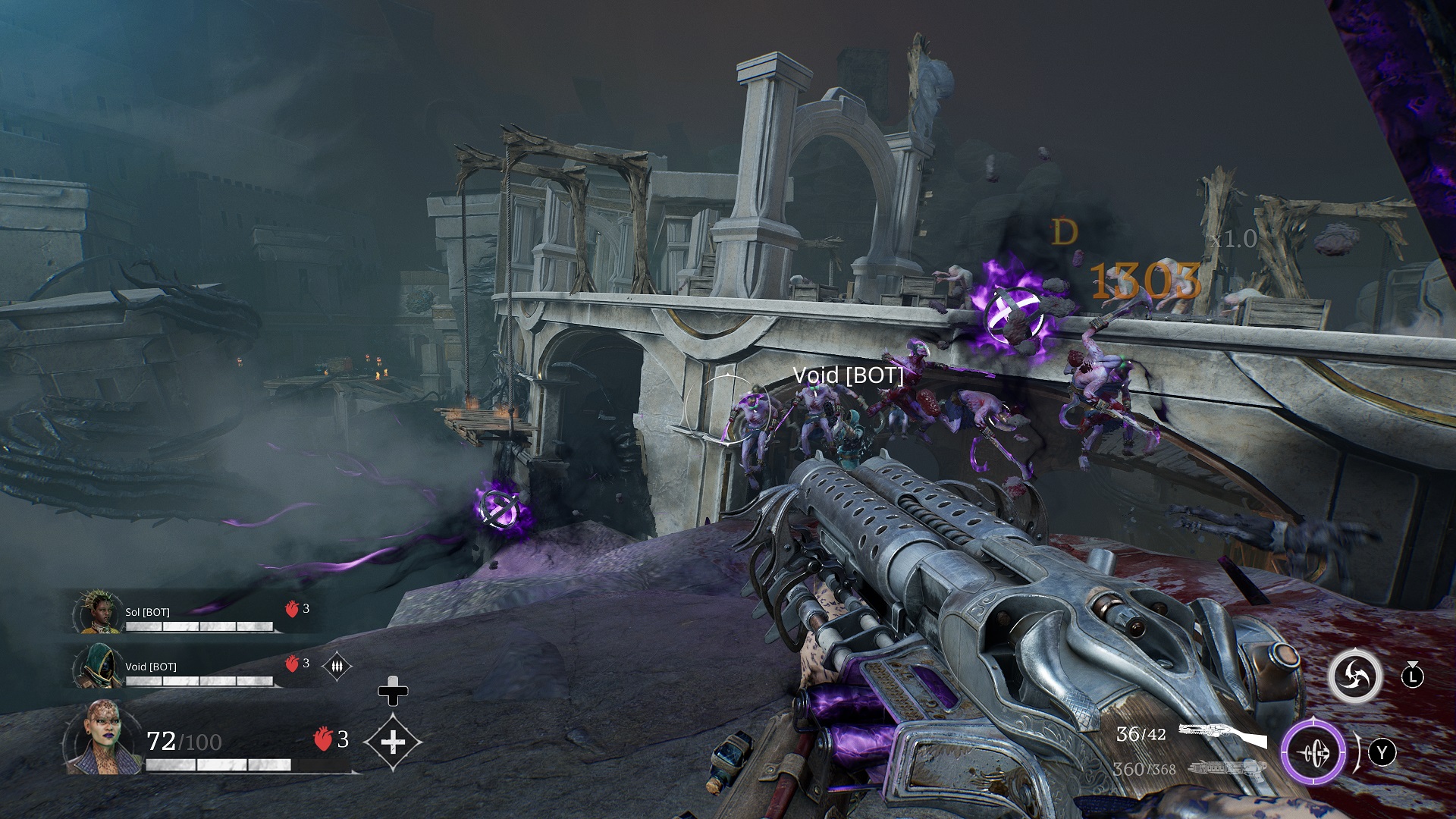1456x819 pixels.
Task: Use the healing item diamond slot
Action: pos(392,742)
